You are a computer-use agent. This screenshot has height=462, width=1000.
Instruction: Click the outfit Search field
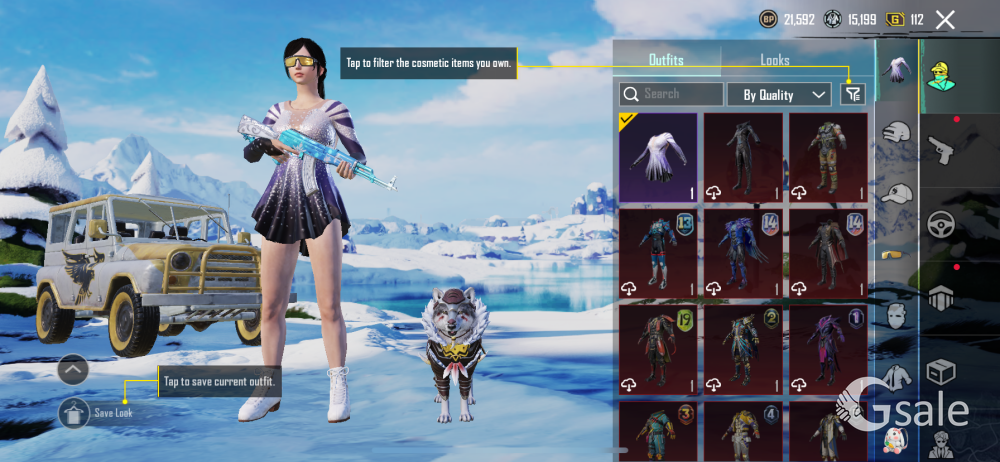(x=672, y=94)
